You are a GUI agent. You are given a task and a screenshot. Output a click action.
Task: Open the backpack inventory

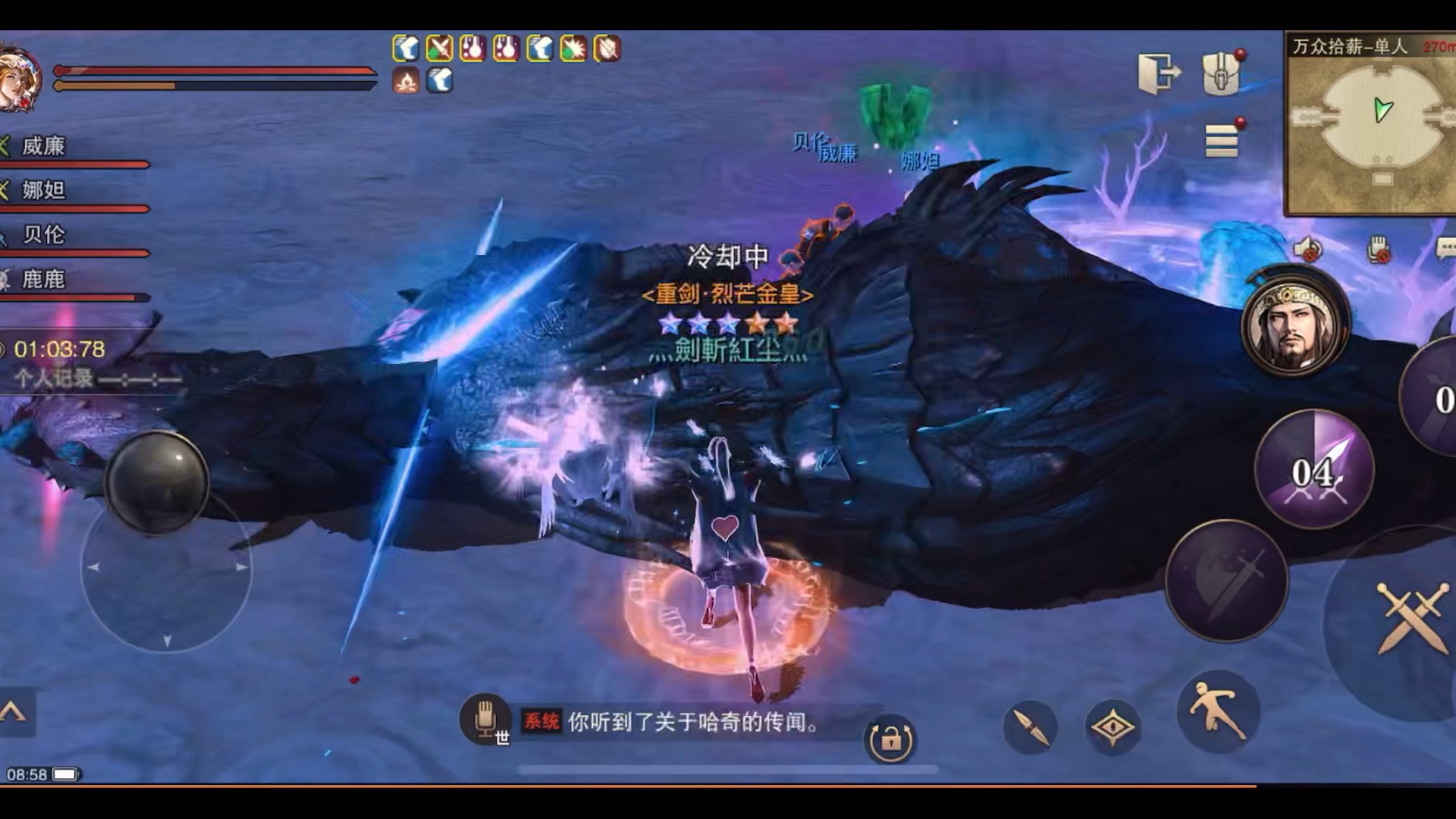[1221, 74]
